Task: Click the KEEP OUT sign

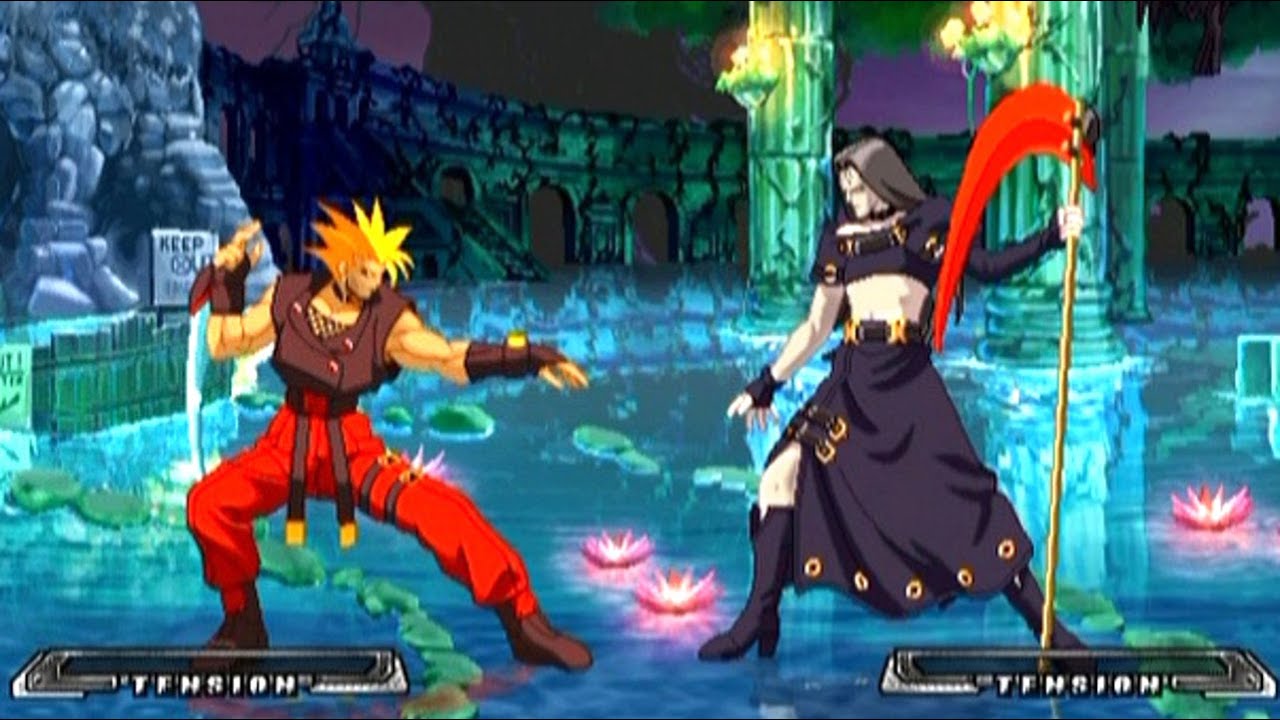Action: click(x=177, y=253)
